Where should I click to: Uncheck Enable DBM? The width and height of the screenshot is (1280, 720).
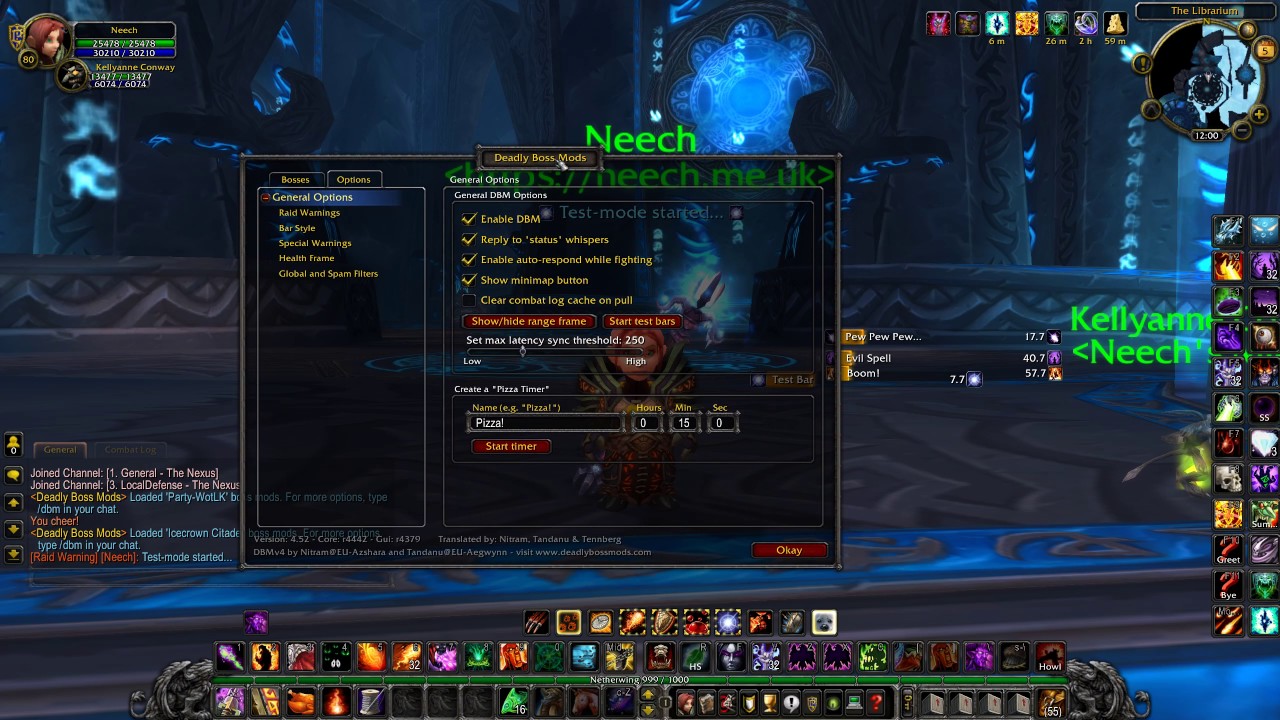pos(469,218)
